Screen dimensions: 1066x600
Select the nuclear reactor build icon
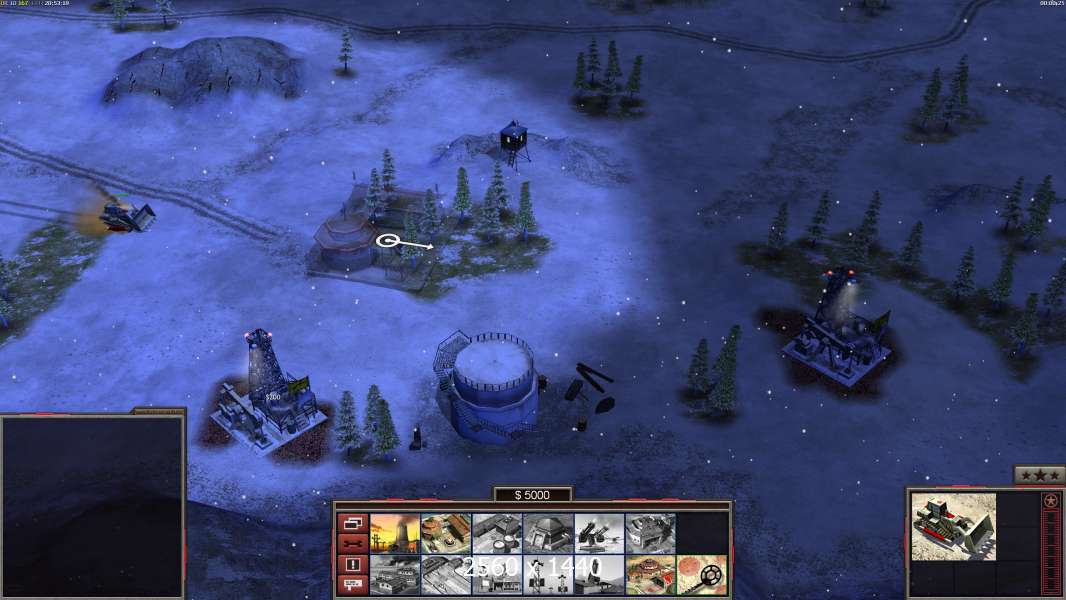click(395, 533)
